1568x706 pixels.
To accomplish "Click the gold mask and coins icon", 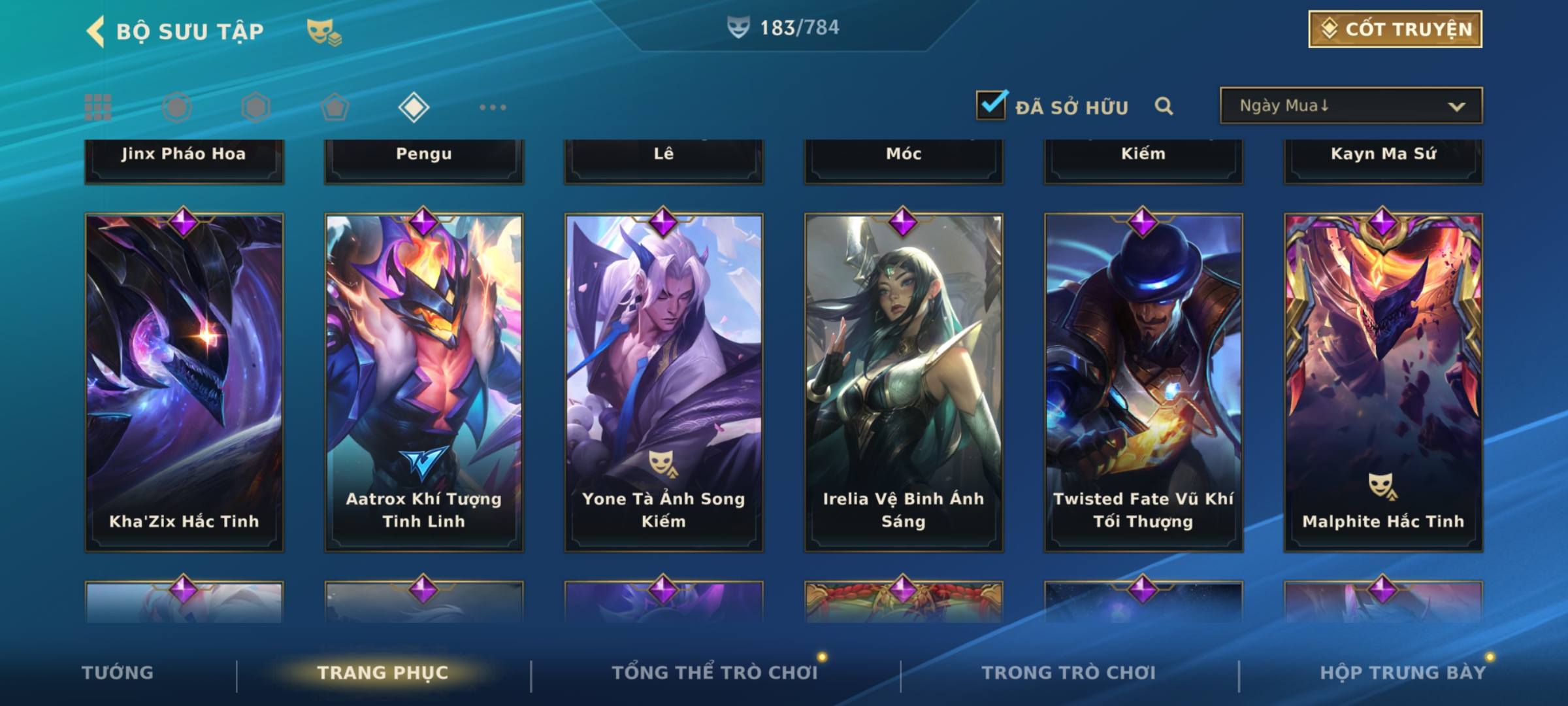I will 324,31.
